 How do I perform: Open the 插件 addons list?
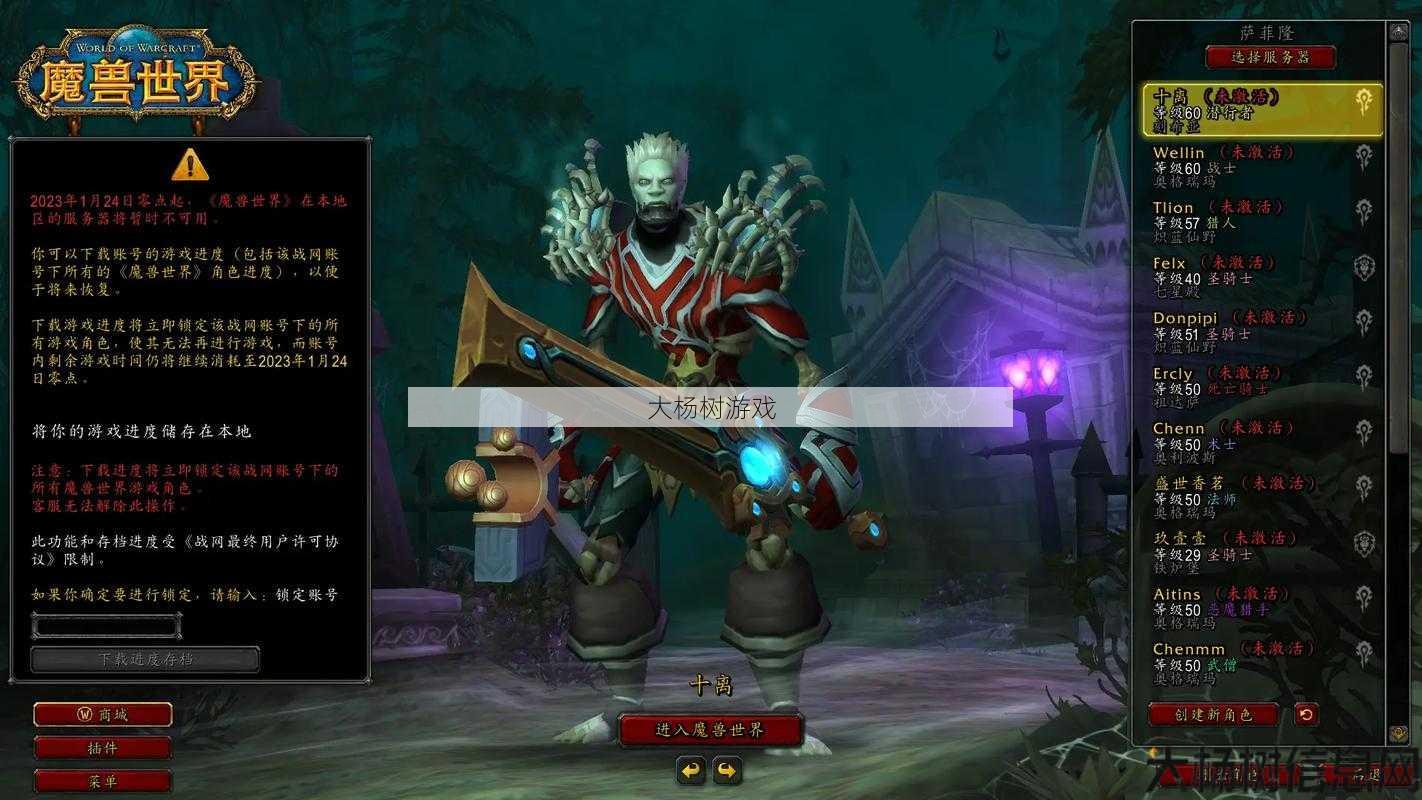click(102, 747)
